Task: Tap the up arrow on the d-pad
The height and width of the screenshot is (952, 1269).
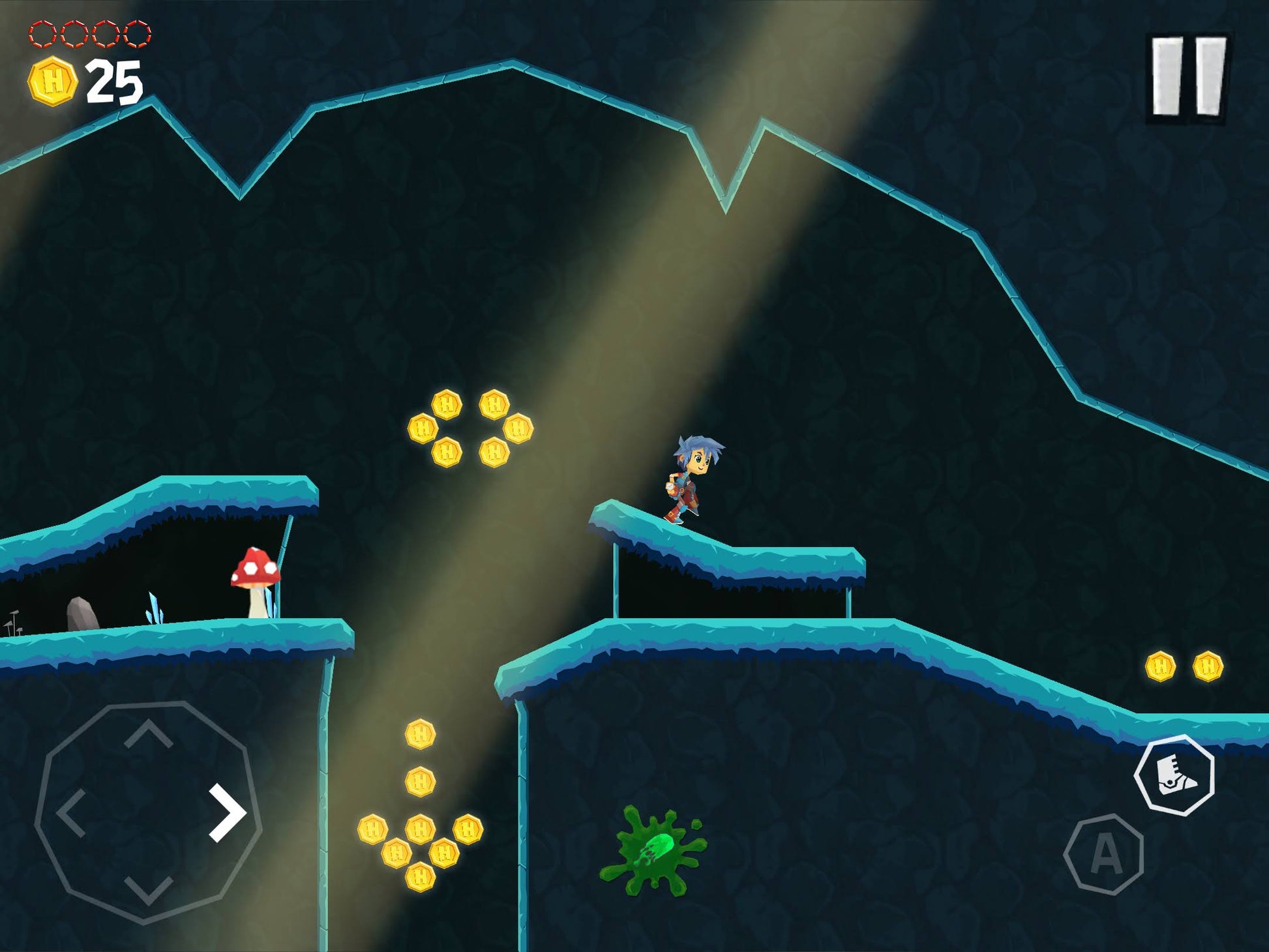Action: (x=149, y=735)
